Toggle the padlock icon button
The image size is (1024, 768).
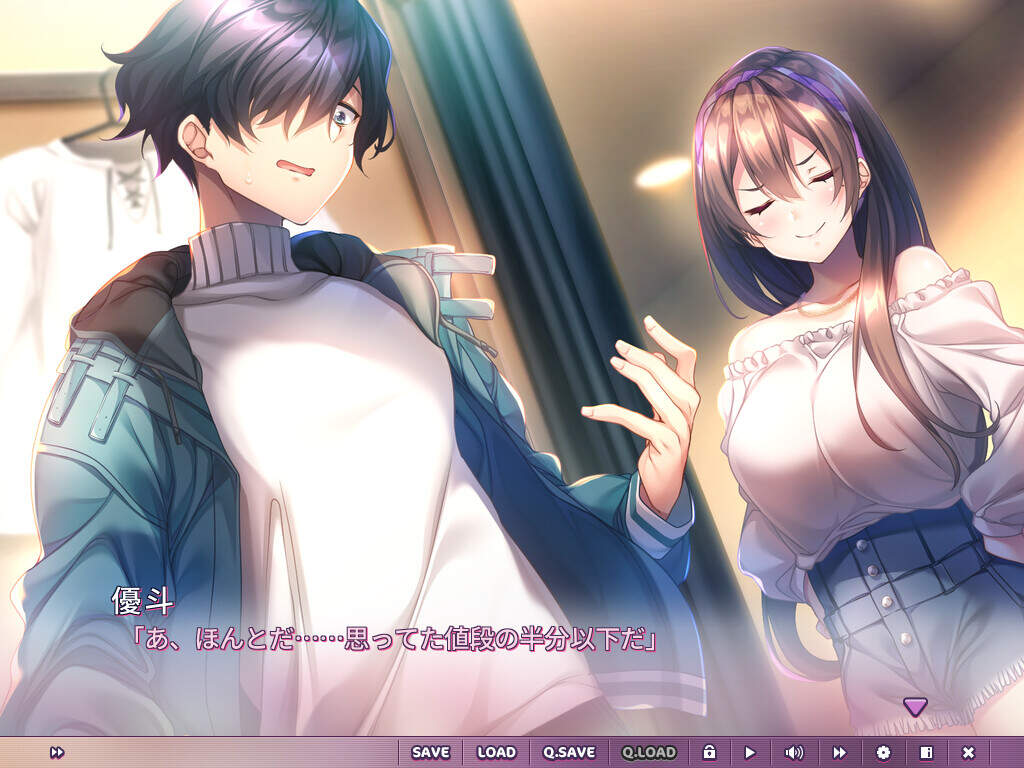pyautogui.click(x=709, y=752)
